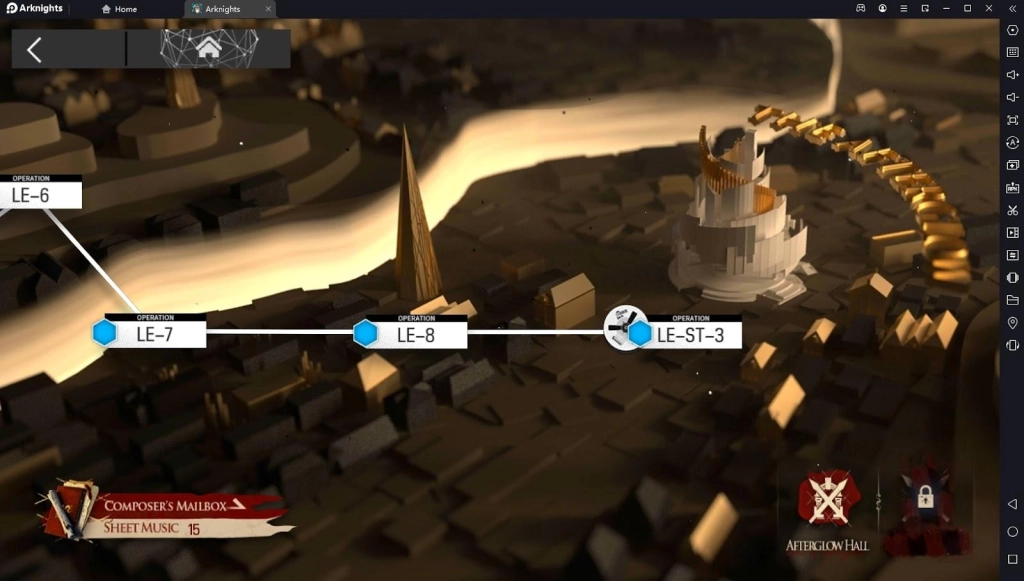The image size is (1024, 581).
Task: Select operation LE-6
Action: point(38,194)
